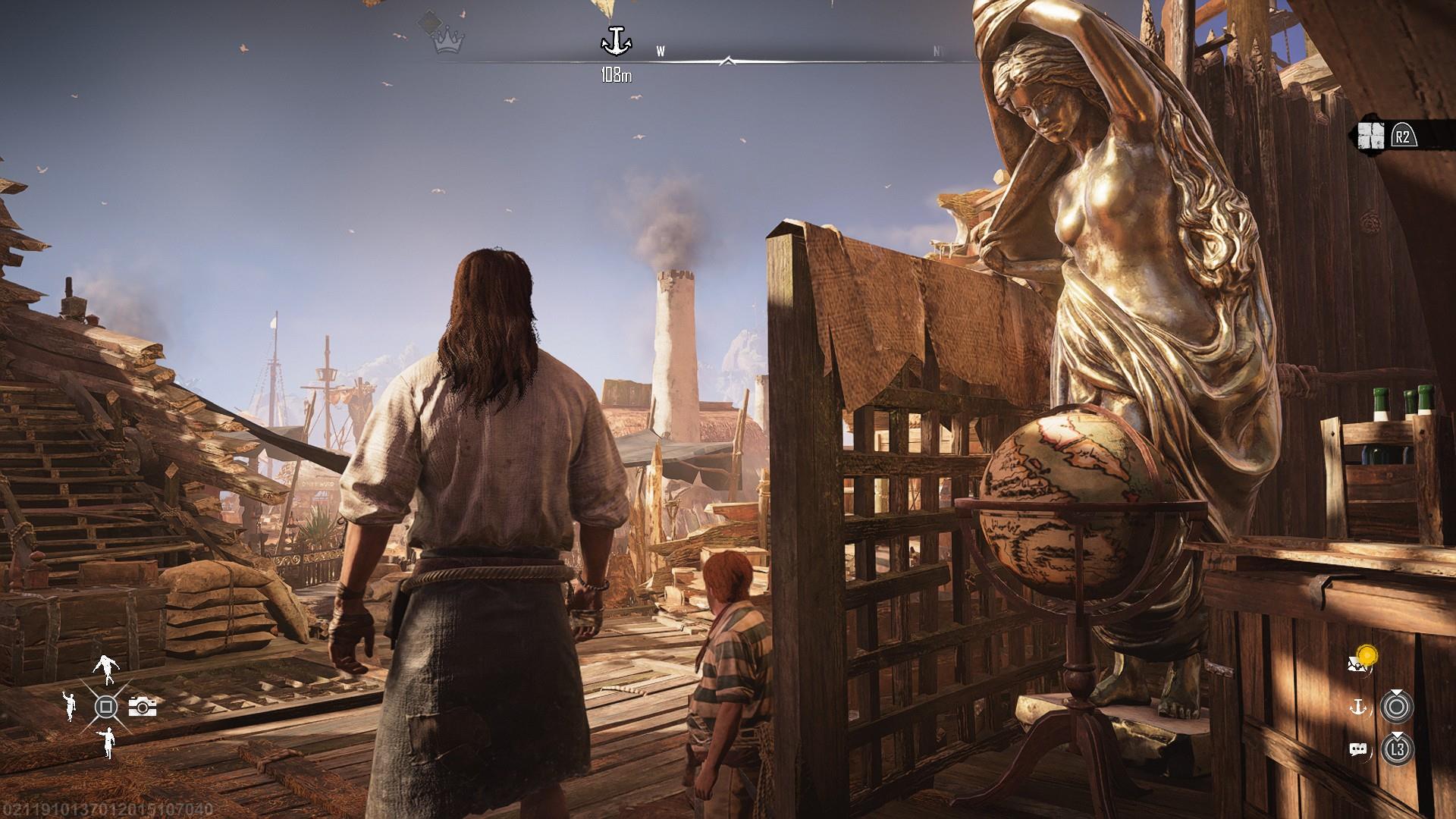Open the mail envelope with the gold notification

(1360, 661)
